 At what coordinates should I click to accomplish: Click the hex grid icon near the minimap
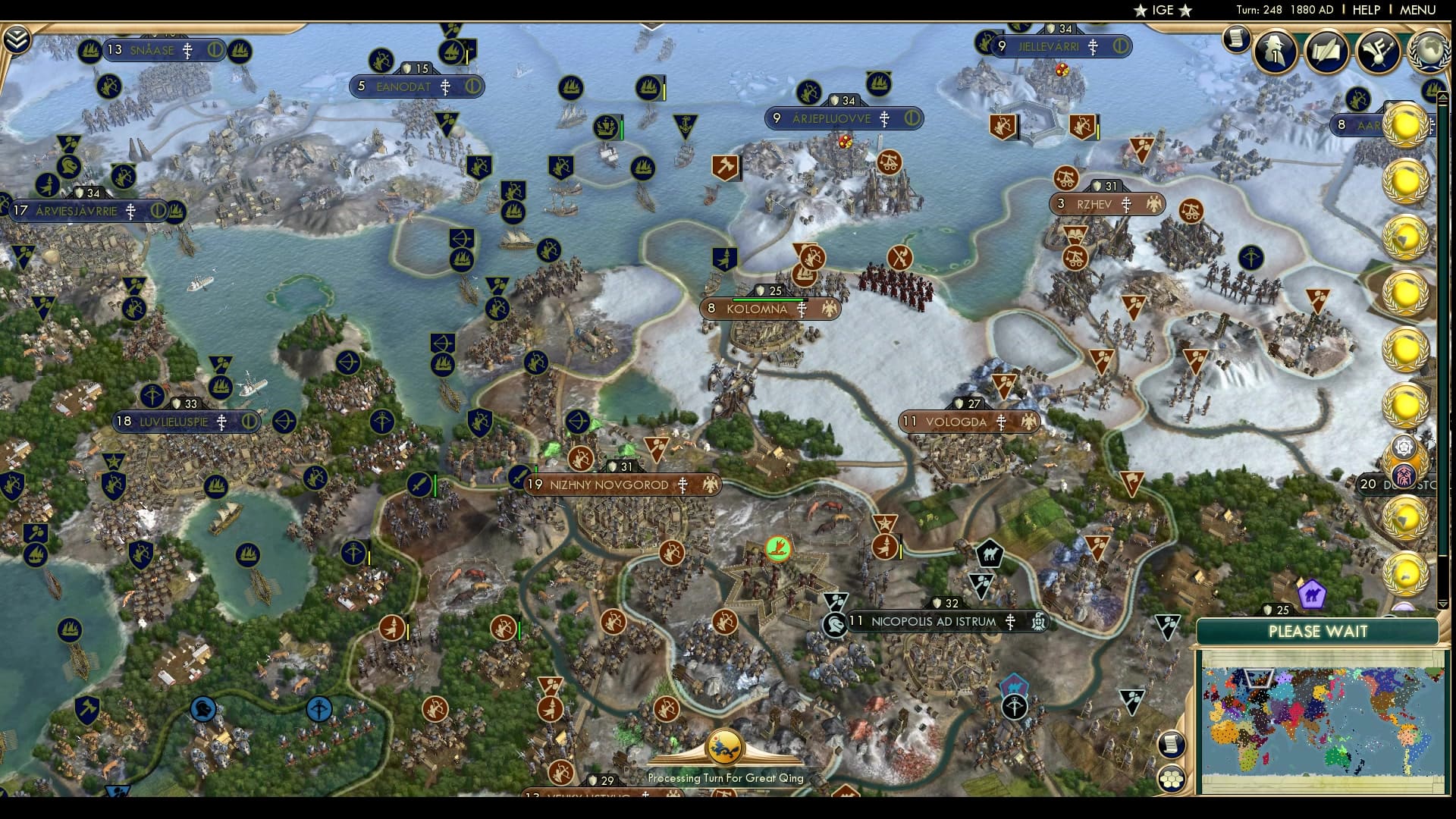tap(1172, 780)
